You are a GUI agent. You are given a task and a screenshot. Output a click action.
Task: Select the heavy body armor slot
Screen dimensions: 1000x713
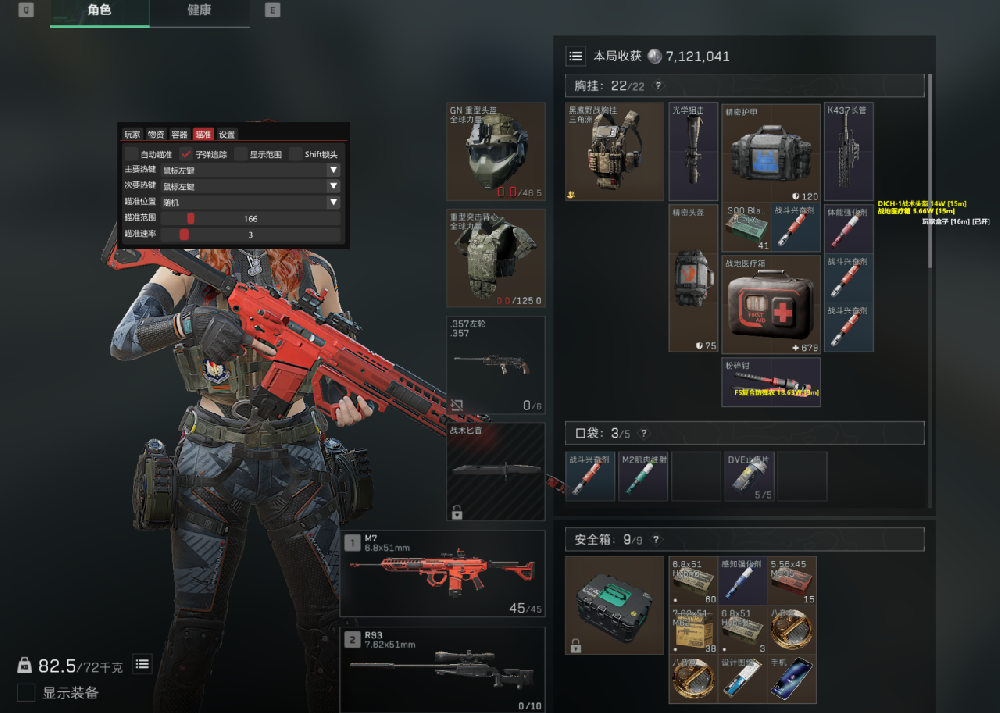pyautogui.click(x=495, y=257)
